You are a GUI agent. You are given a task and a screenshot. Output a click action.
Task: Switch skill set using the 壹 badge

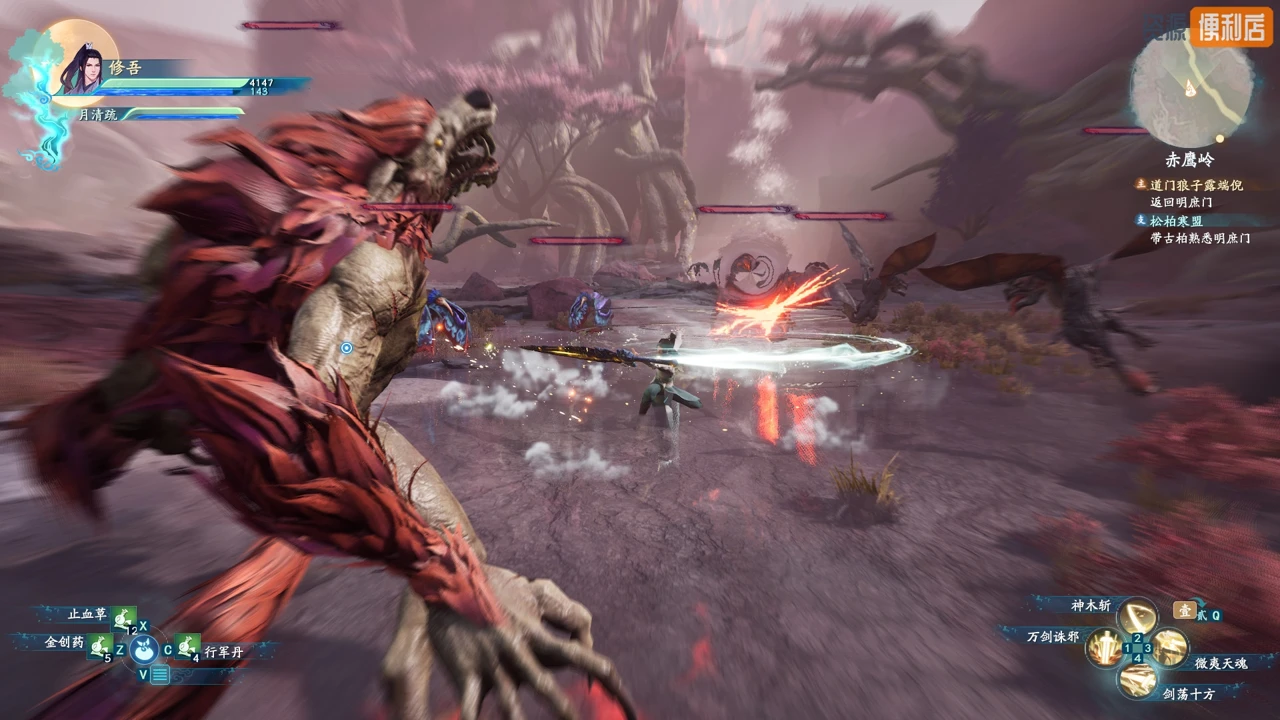[1184, 611]
